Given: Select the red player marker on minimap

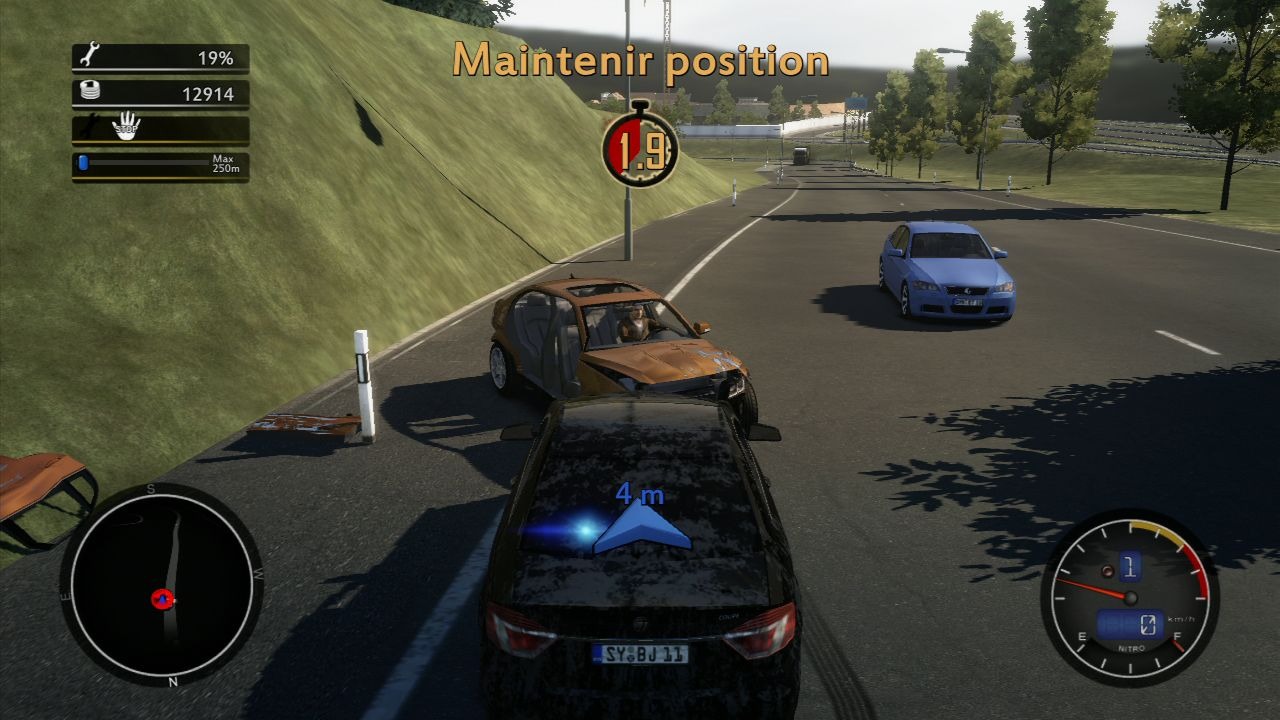Looking at the screenshot, I should point(162,599).
